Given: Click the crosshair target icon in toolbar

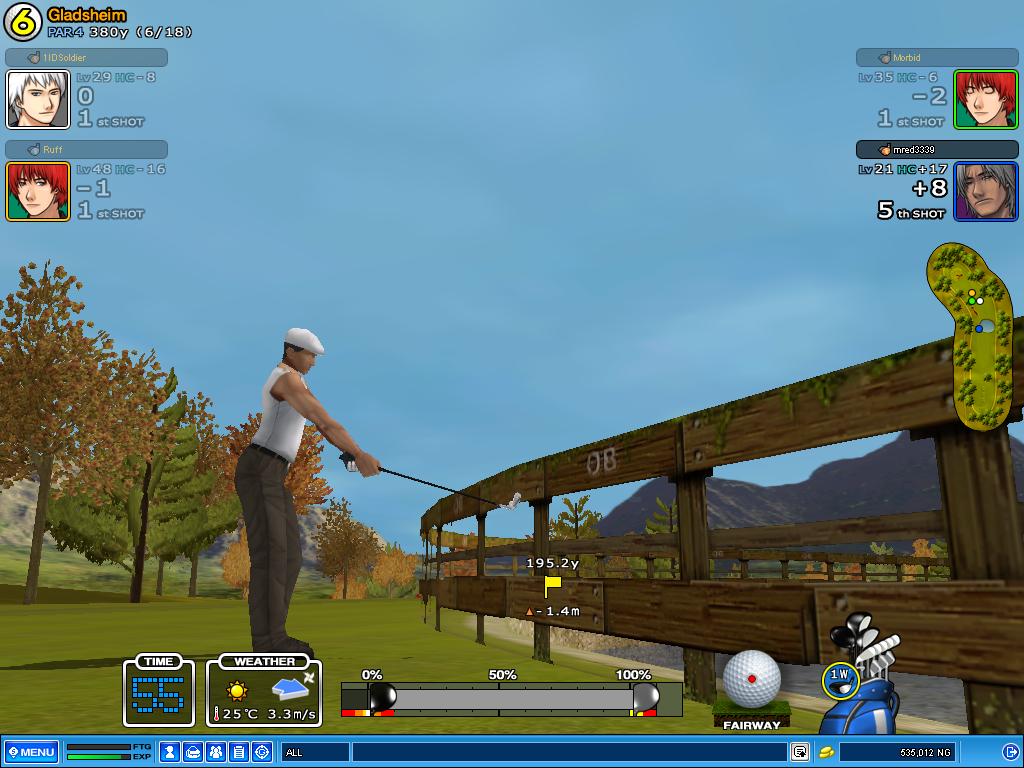Looking at the screenshot, I should [x=262, y=752].
